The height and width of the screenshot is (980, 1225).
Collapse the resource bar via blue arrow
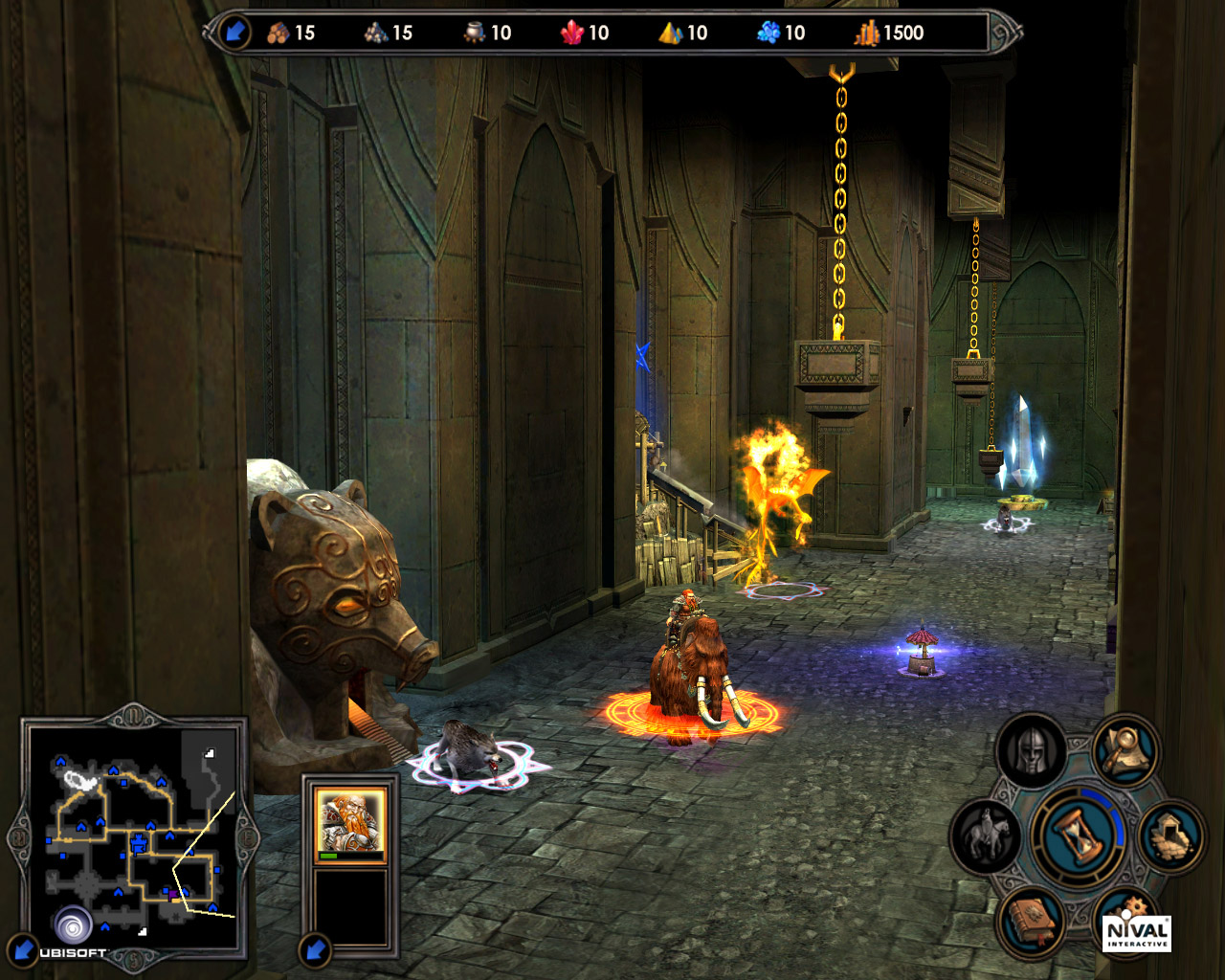pos(233,30)
